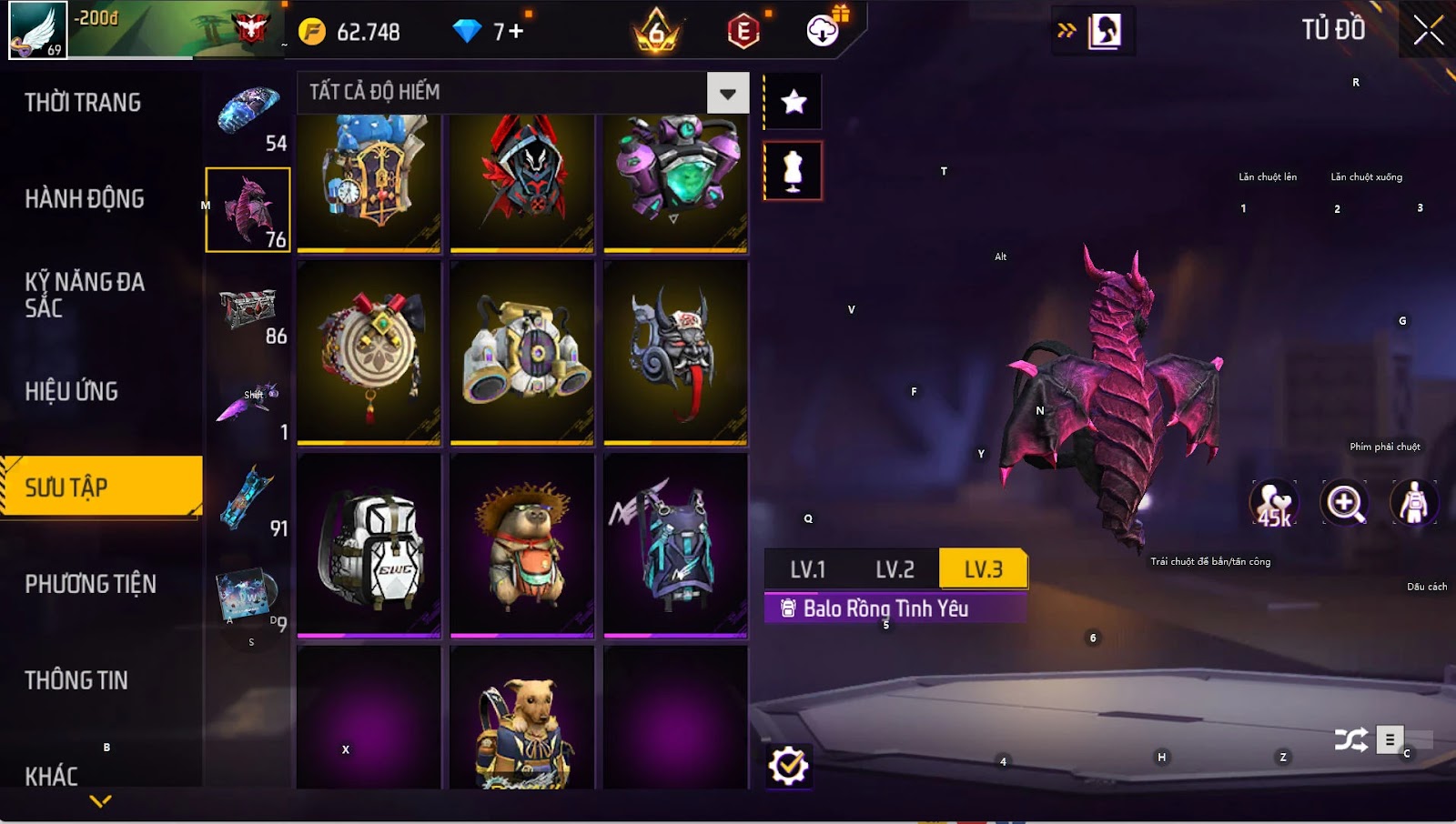
Task: Close the Tủ Đồ screen
Action: point(1428,31)
